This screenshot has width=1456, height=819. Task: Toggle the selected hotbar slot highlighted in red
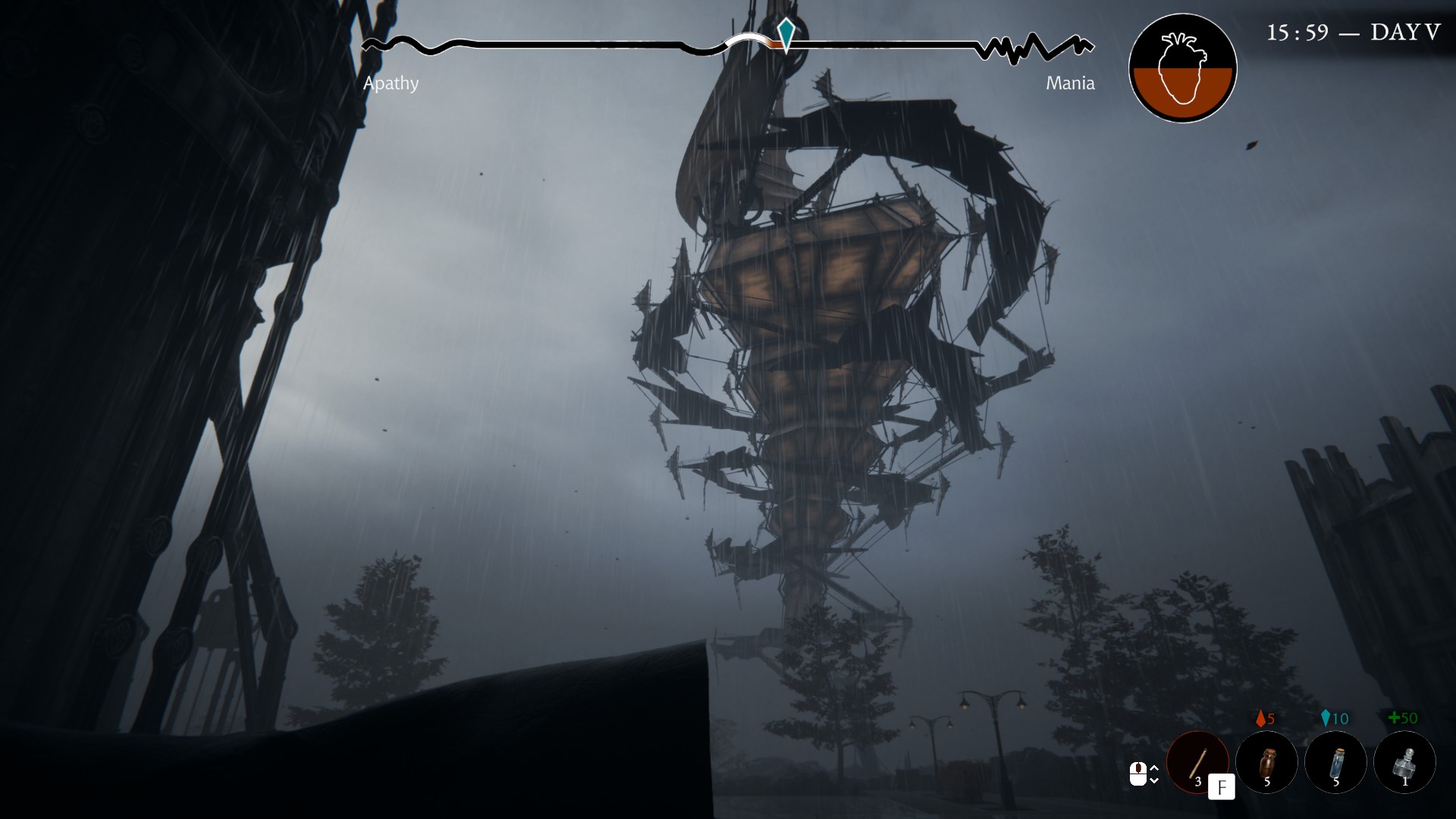(1198, 762)
